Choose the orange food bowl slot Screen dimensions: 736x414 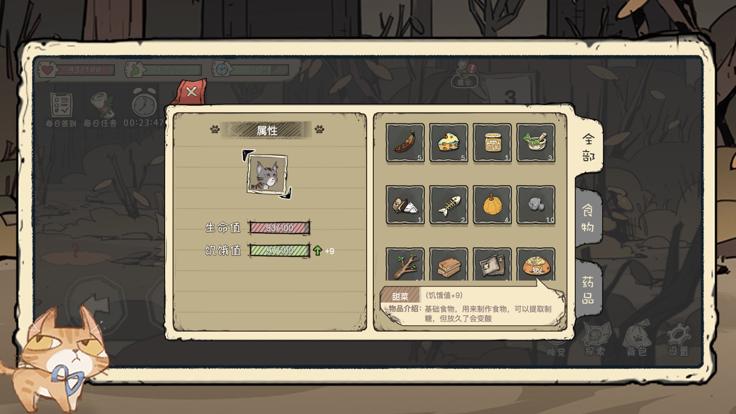(535, 264)
